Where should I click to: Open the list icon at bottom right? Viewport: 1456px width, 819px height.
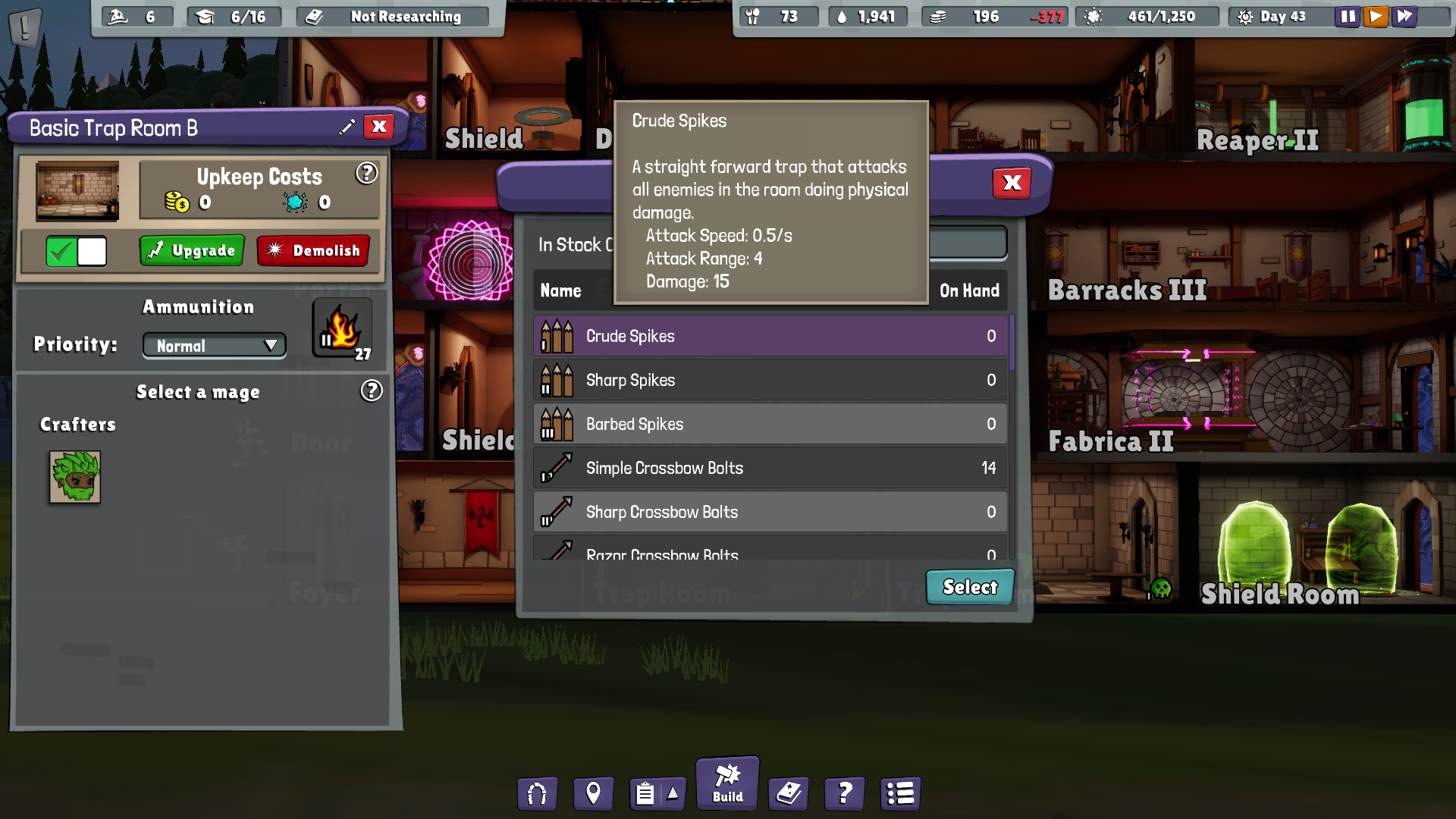(900, 793)
